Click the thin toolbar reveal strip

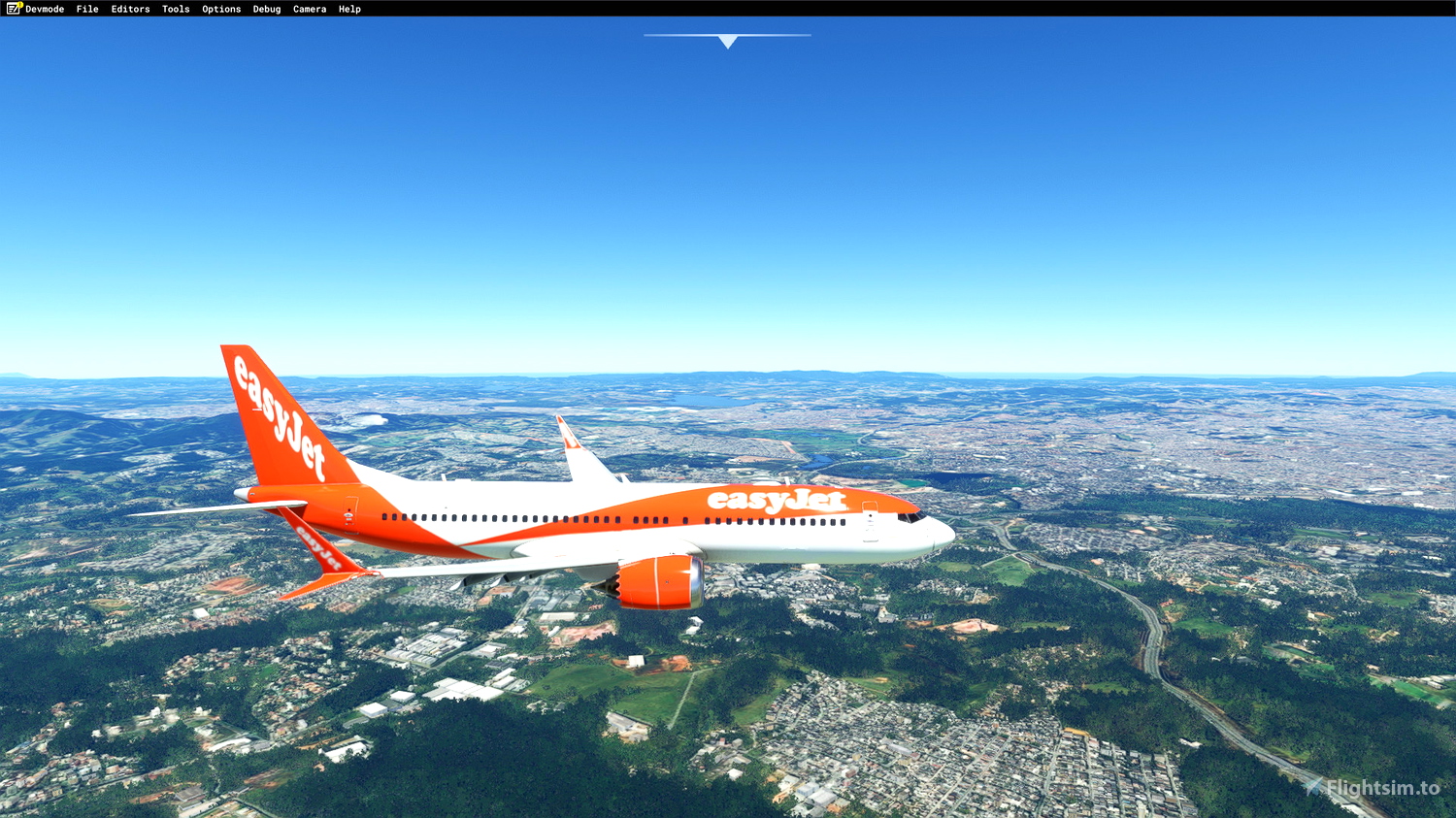(727, 35)
